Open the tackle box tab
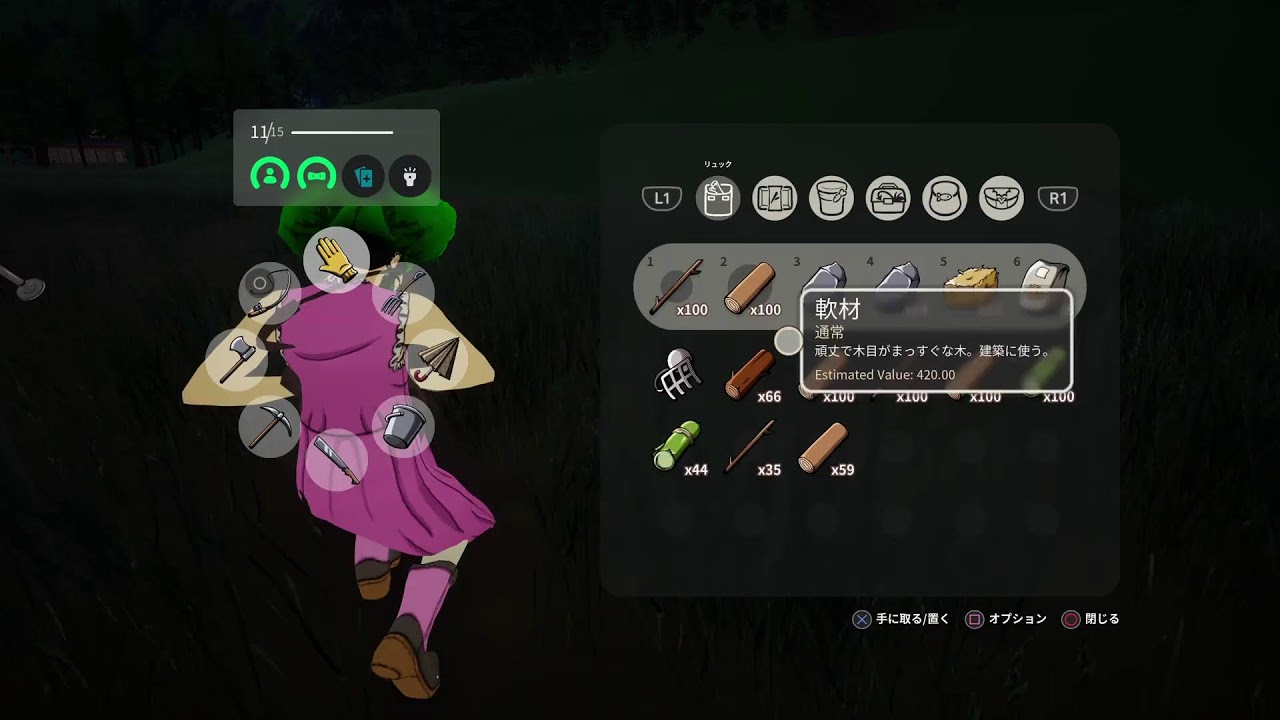Image resolution: width=1280 pixels, height=720 pixels. pos(888,198)
